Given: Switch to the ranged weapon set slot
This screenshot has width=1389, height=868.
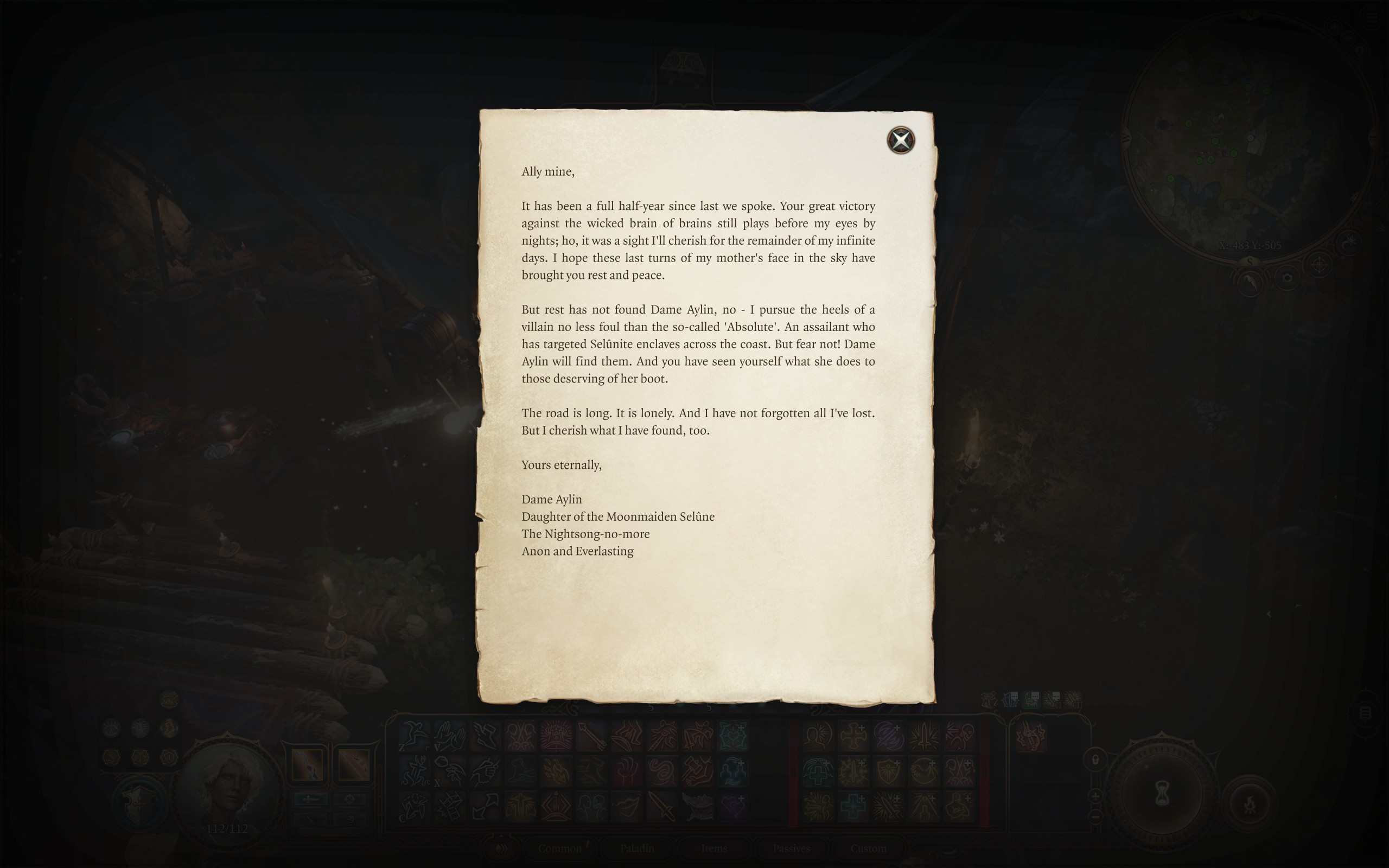Looking at the screenshot, I should pos(354,765).
